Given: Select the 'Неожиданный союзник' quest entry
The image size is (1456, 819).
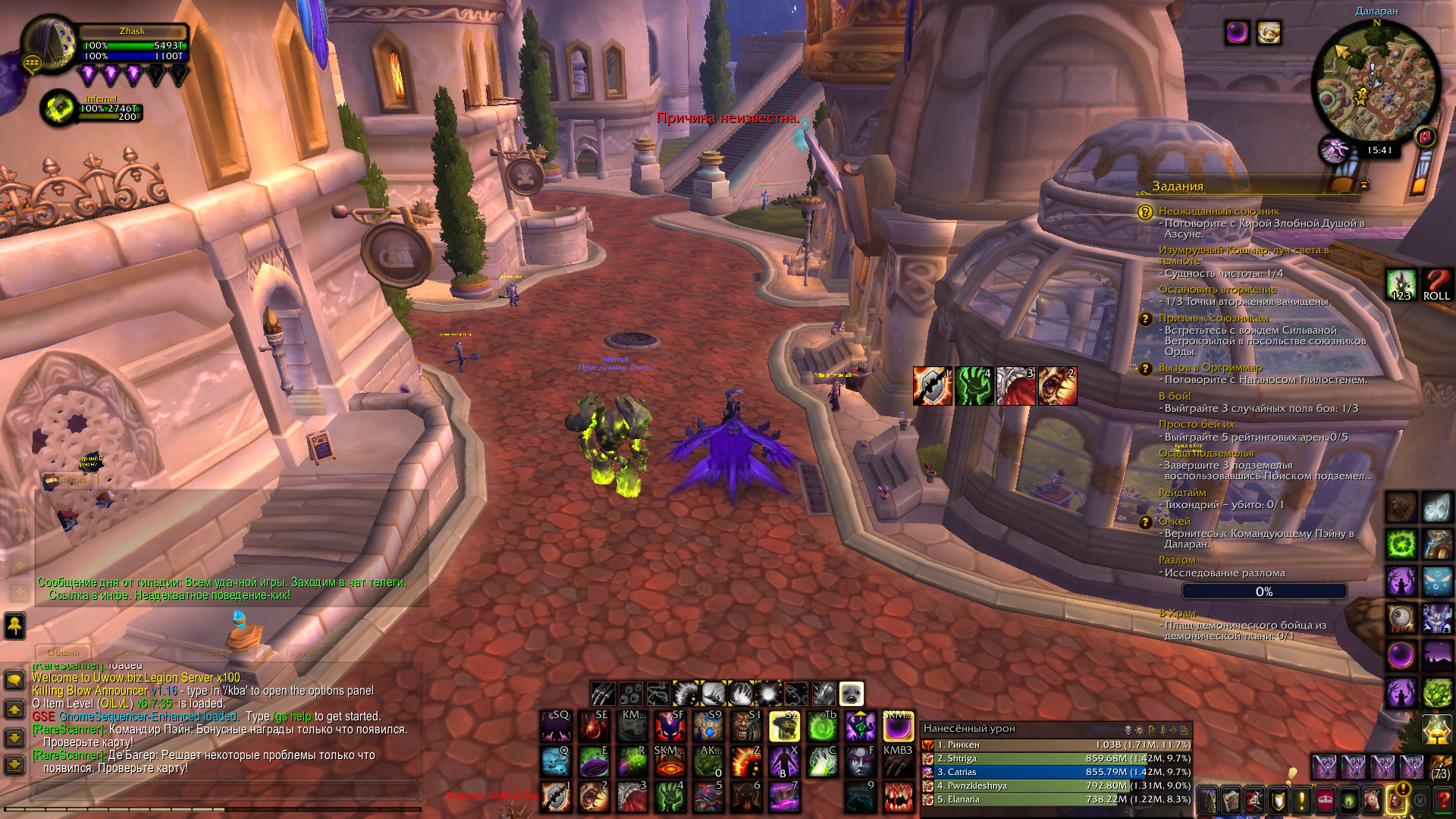Looking at the screenshot, I should point(1218,212).
